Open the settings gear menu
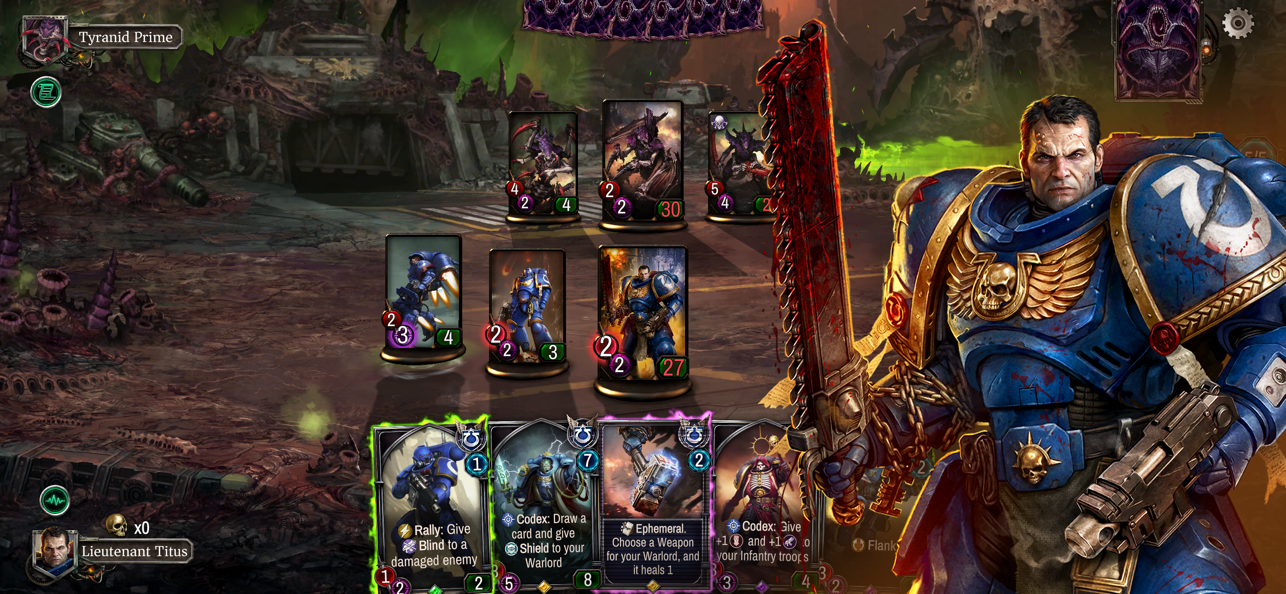 [x=1237, y=23]
